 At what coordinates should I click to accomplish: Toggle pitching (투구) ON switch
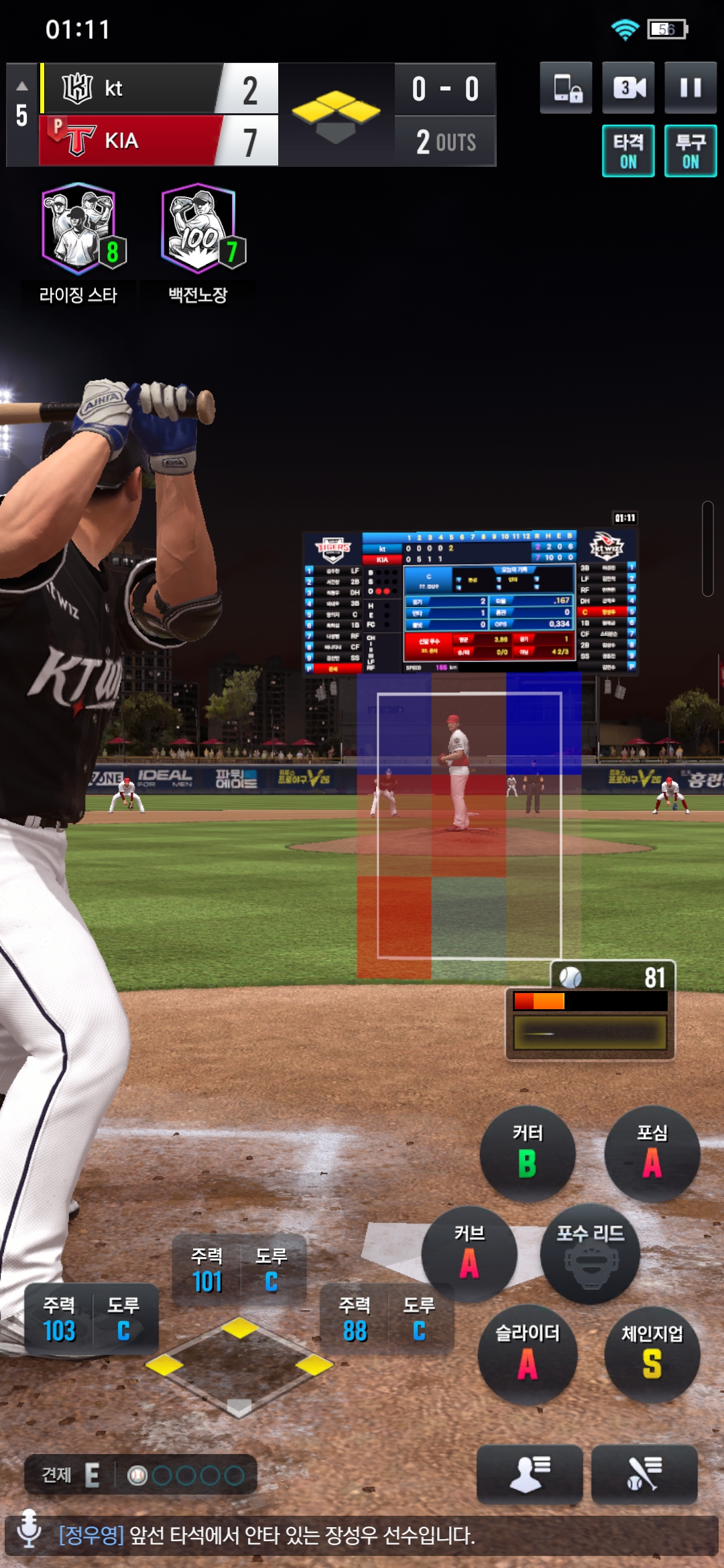point(690,151)
